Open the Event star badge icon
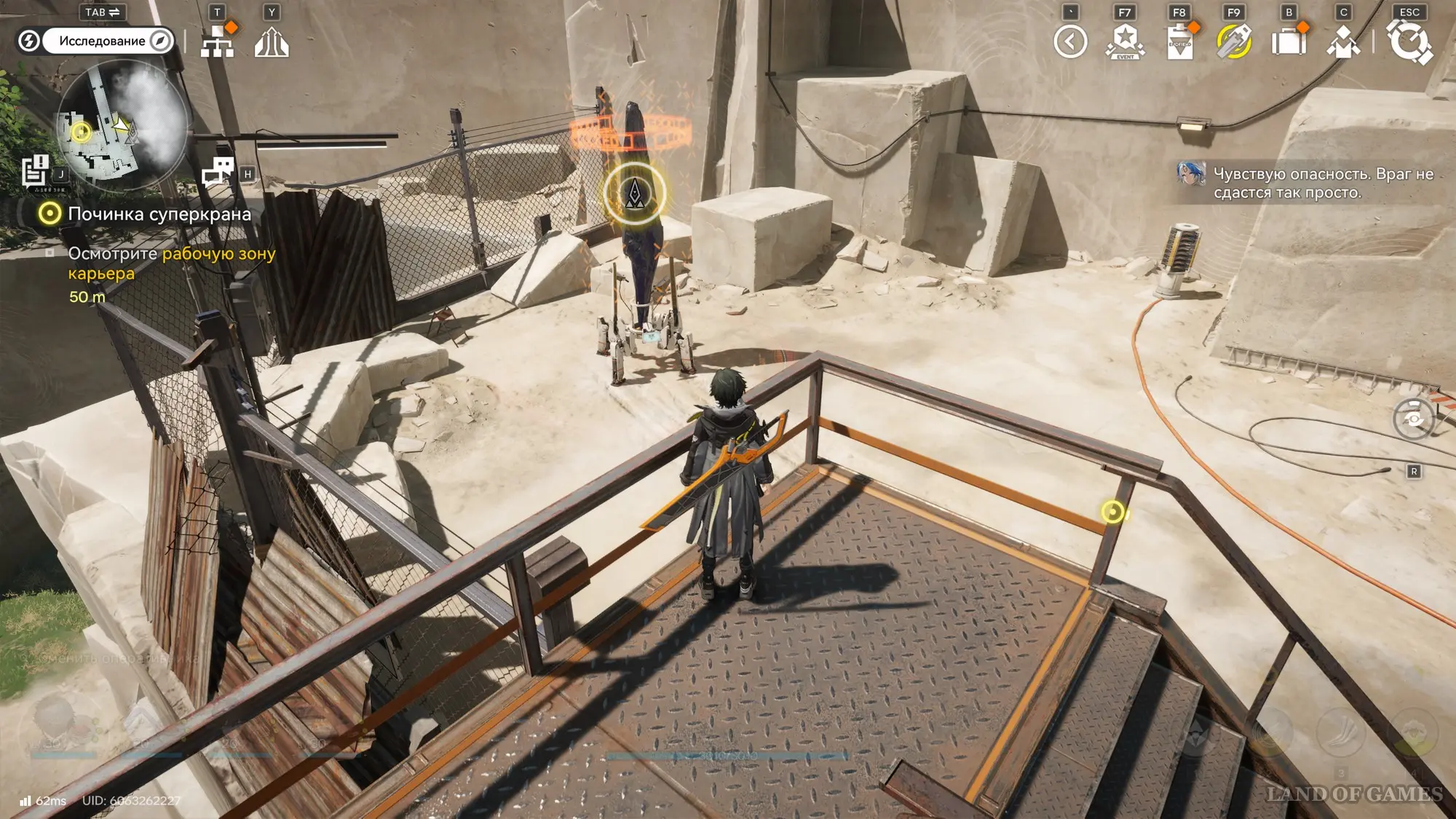The height and width of the screenshot is (819, 1456). click(1125, 41)
